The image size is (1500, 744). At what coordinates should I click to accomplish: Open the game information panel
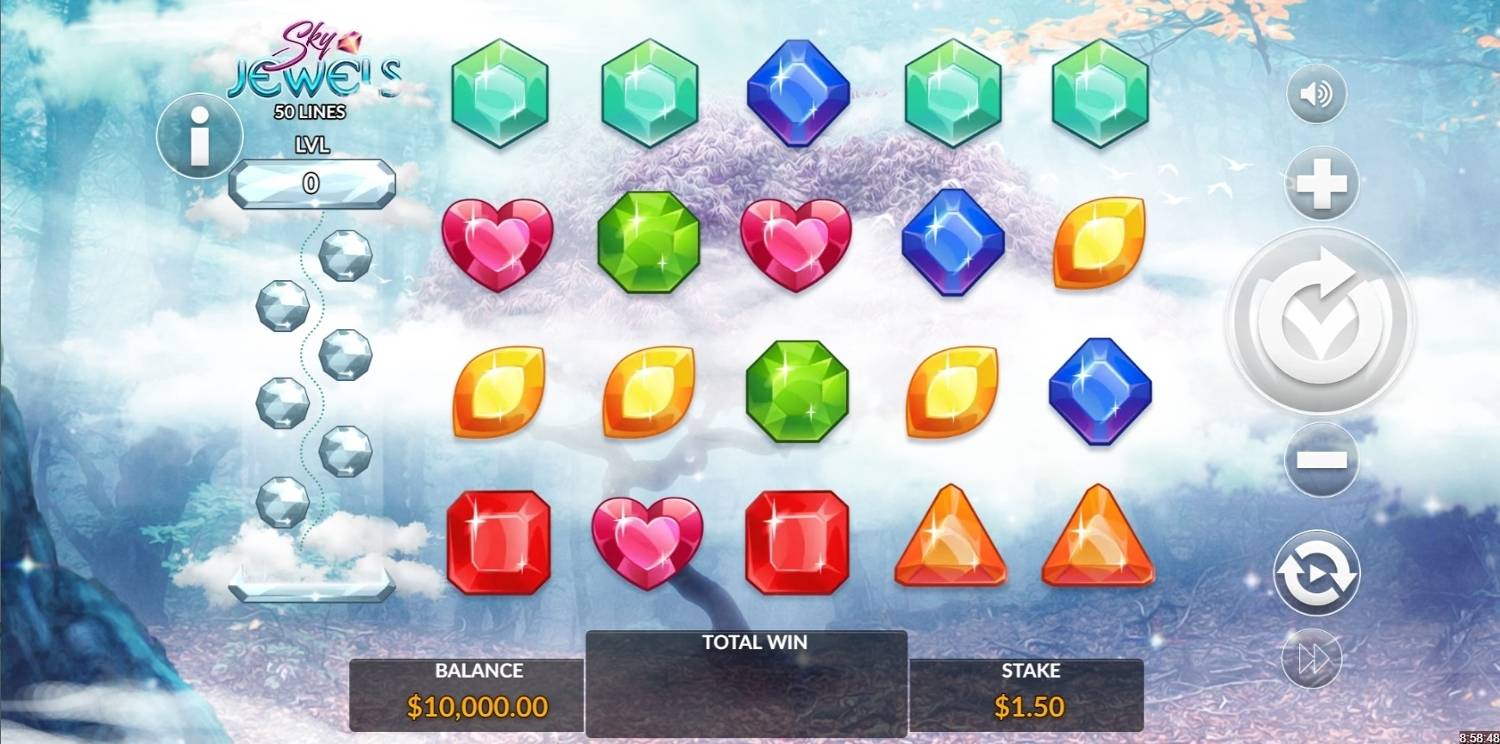click(199, 136)
